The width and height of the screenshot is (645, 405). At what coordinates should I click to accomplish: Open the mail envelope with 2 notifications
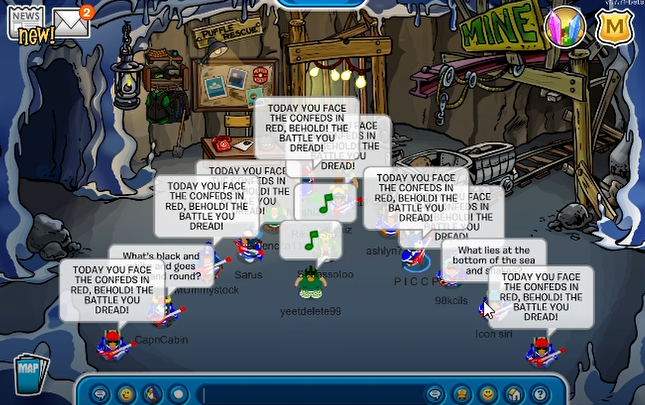(x=71, y=20)
